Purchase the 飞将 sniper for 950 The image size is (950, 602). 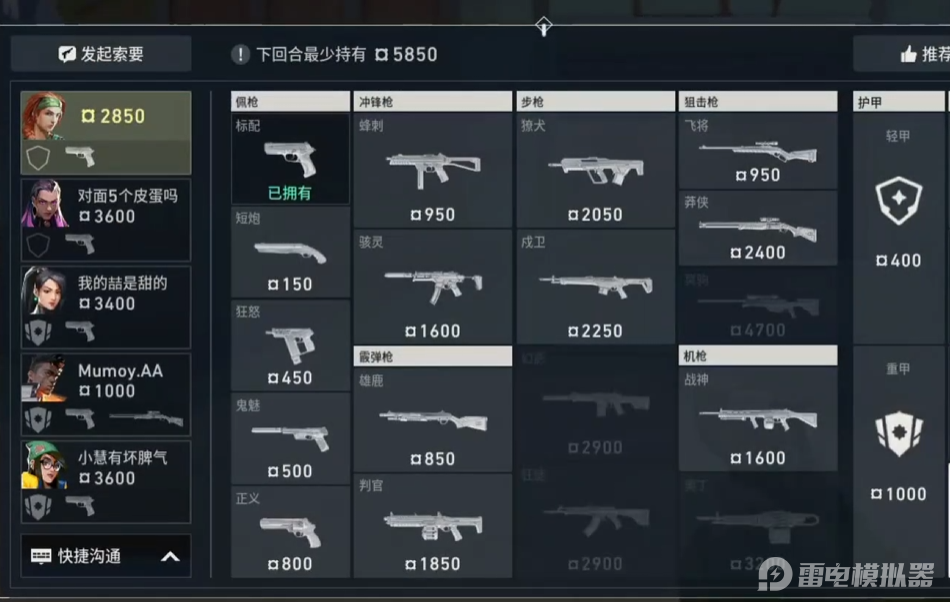click(757, 151)
